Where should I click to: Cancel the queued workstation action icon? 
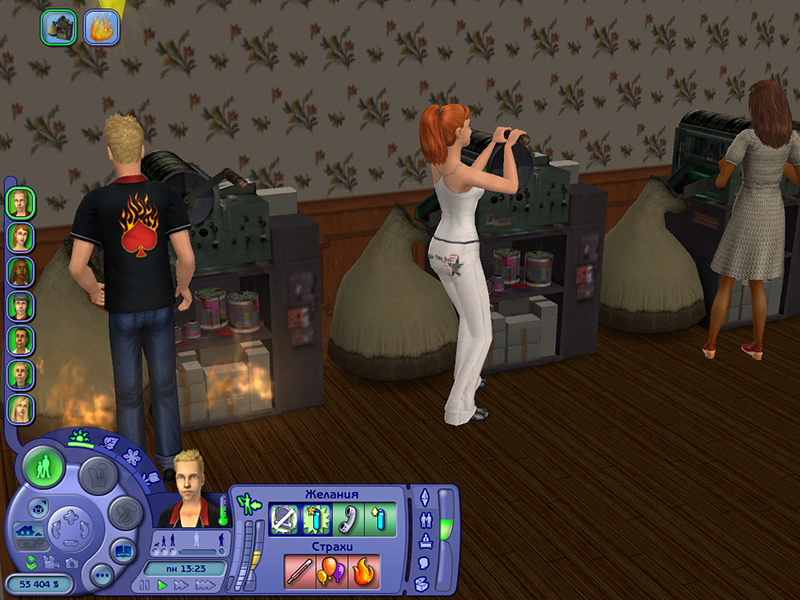58,27
